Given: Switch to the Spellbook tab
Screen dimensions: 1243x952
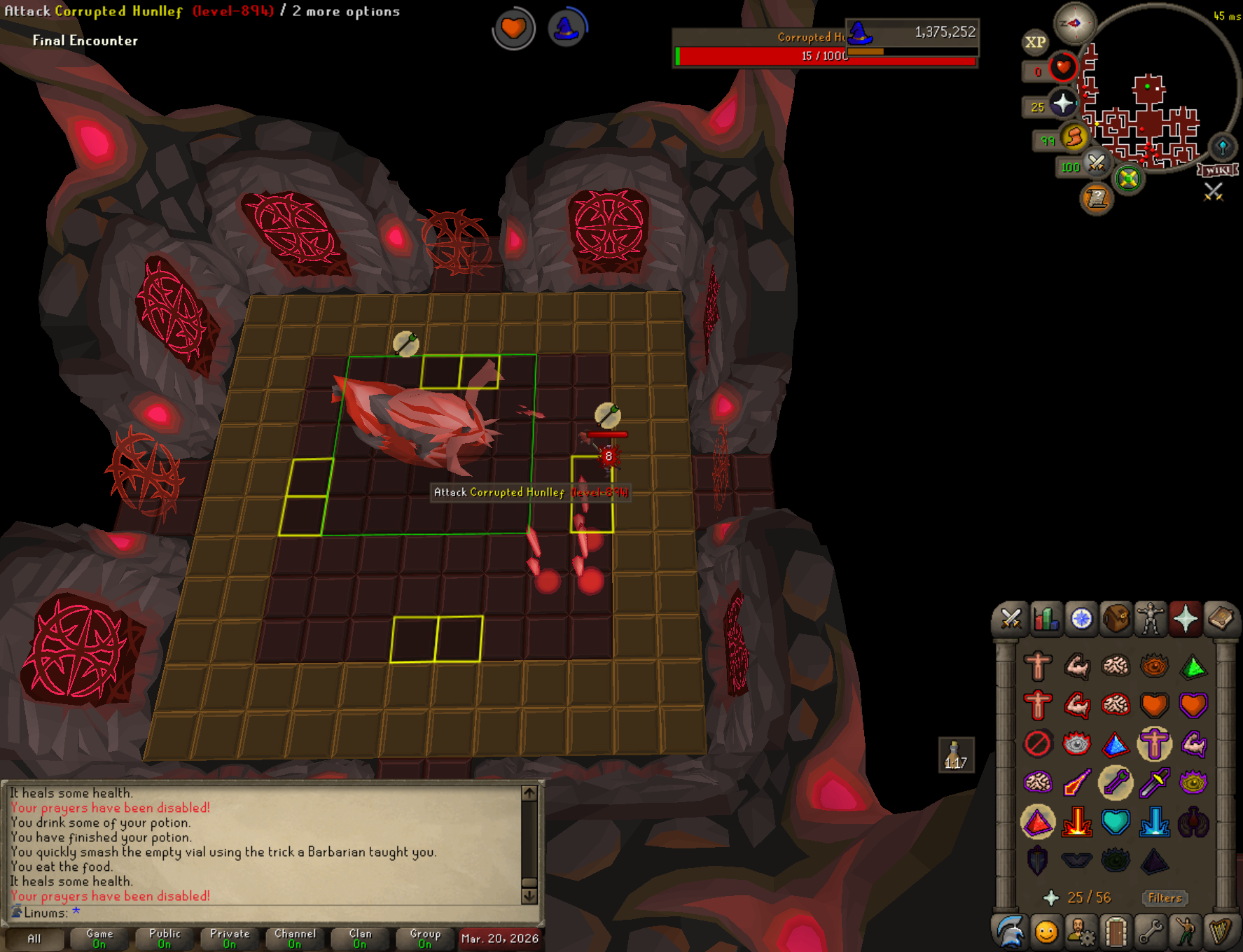Looking at the screenshot, I should pyautogui.click(x=1221, y=619).
